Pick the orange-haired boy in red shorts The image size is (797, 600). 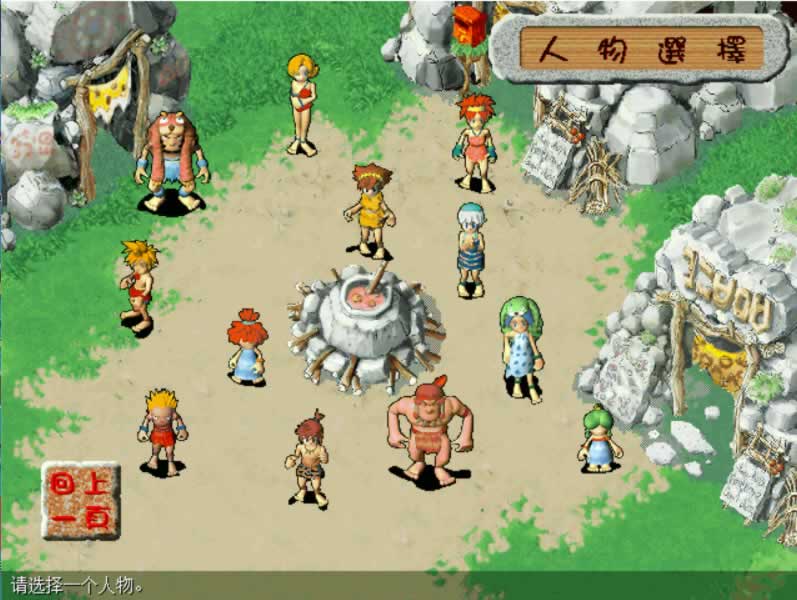pyautogui.click(x=138, y=285)
